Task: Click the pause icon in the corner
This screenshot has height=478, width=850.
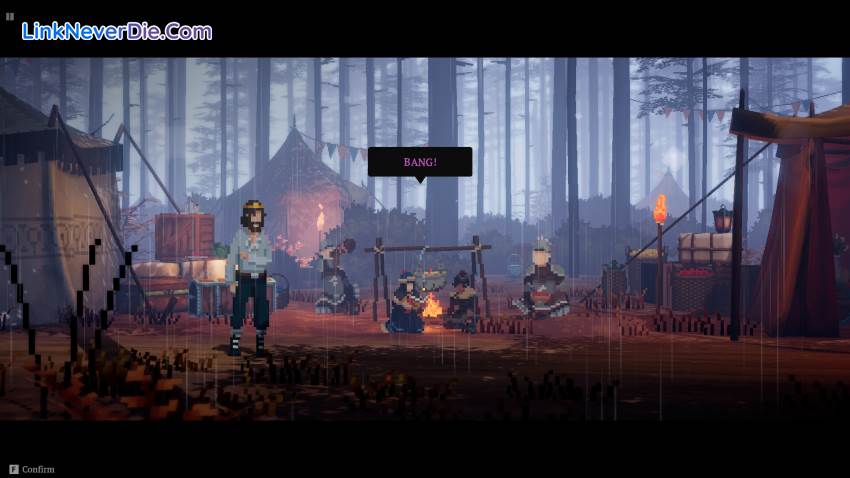Action: [x=10, y=16]
